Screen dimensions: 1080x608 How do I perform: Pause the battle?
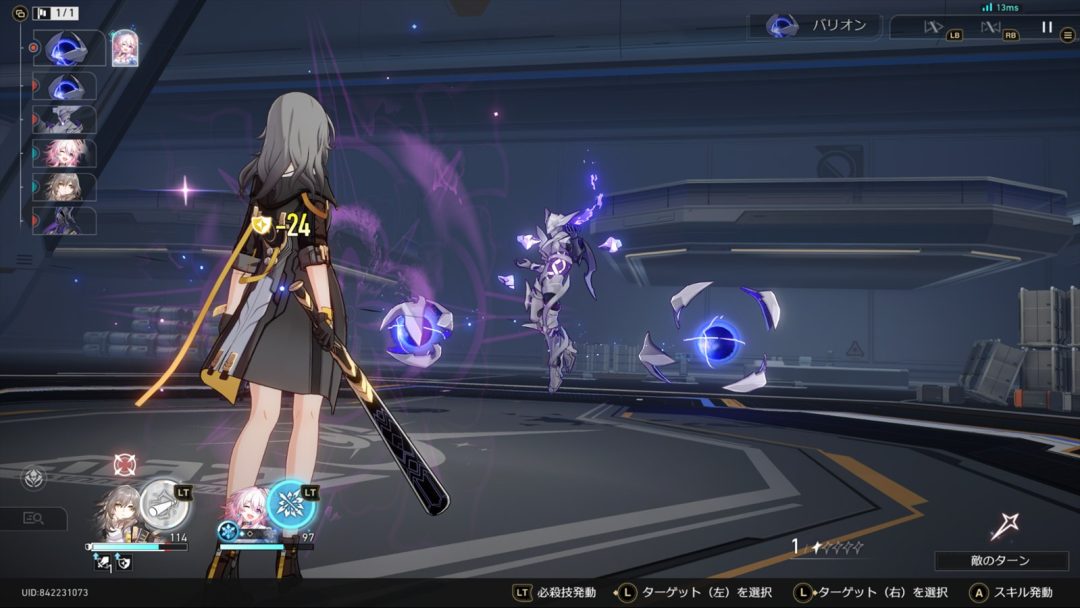1047,27
